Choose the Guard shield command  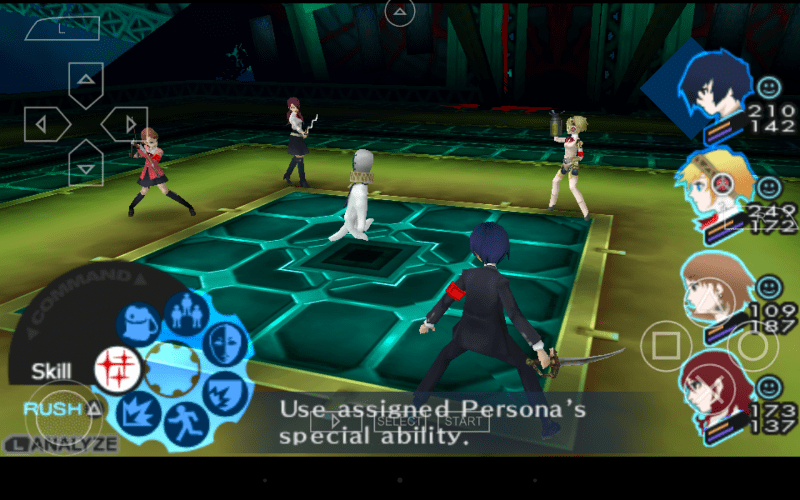click(226, 393)
